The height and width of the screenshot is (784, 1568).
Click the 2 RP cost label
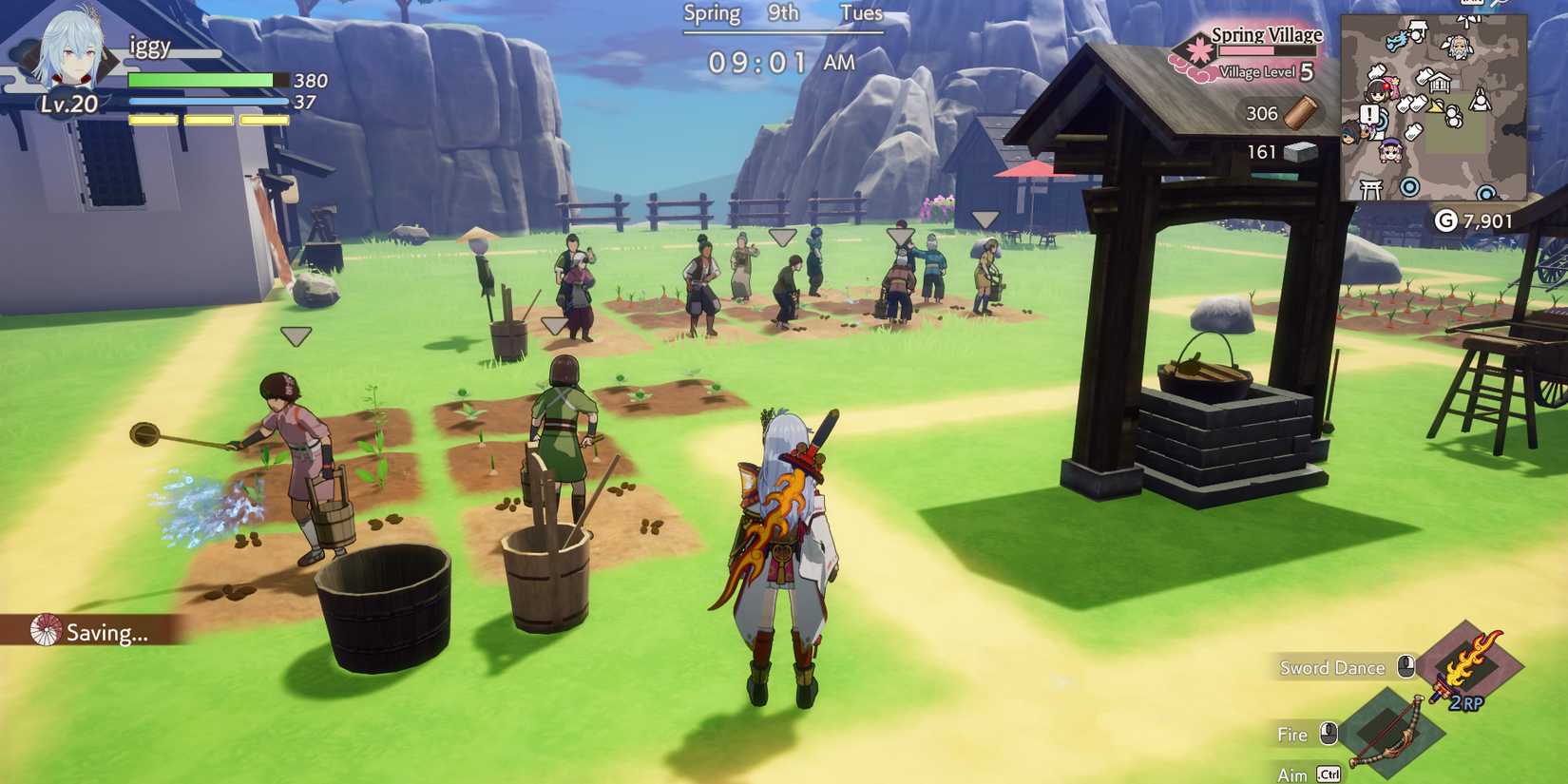tap(1466, 703)
